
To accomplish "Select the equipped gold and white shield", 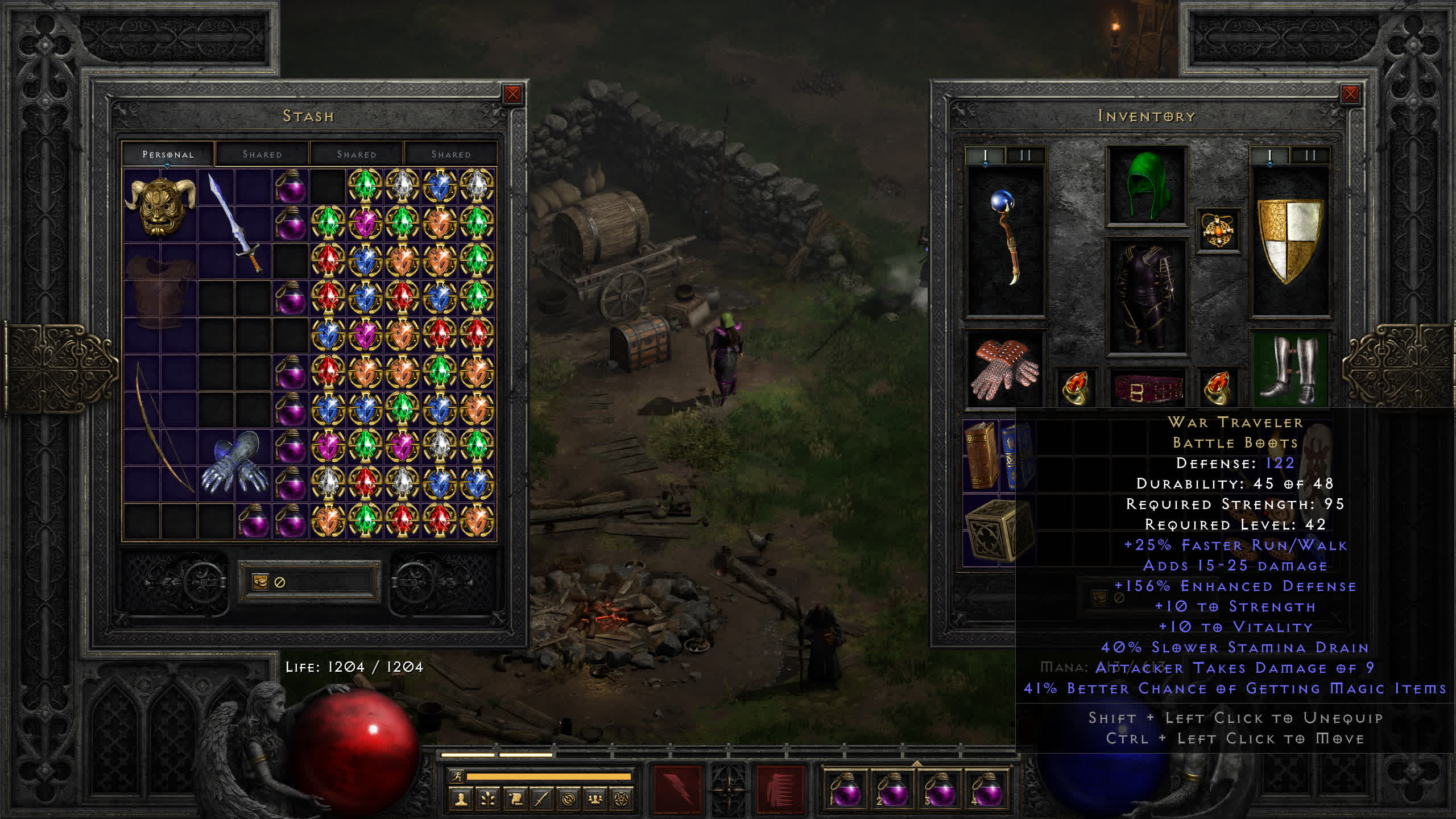I will pos(1289,240).
